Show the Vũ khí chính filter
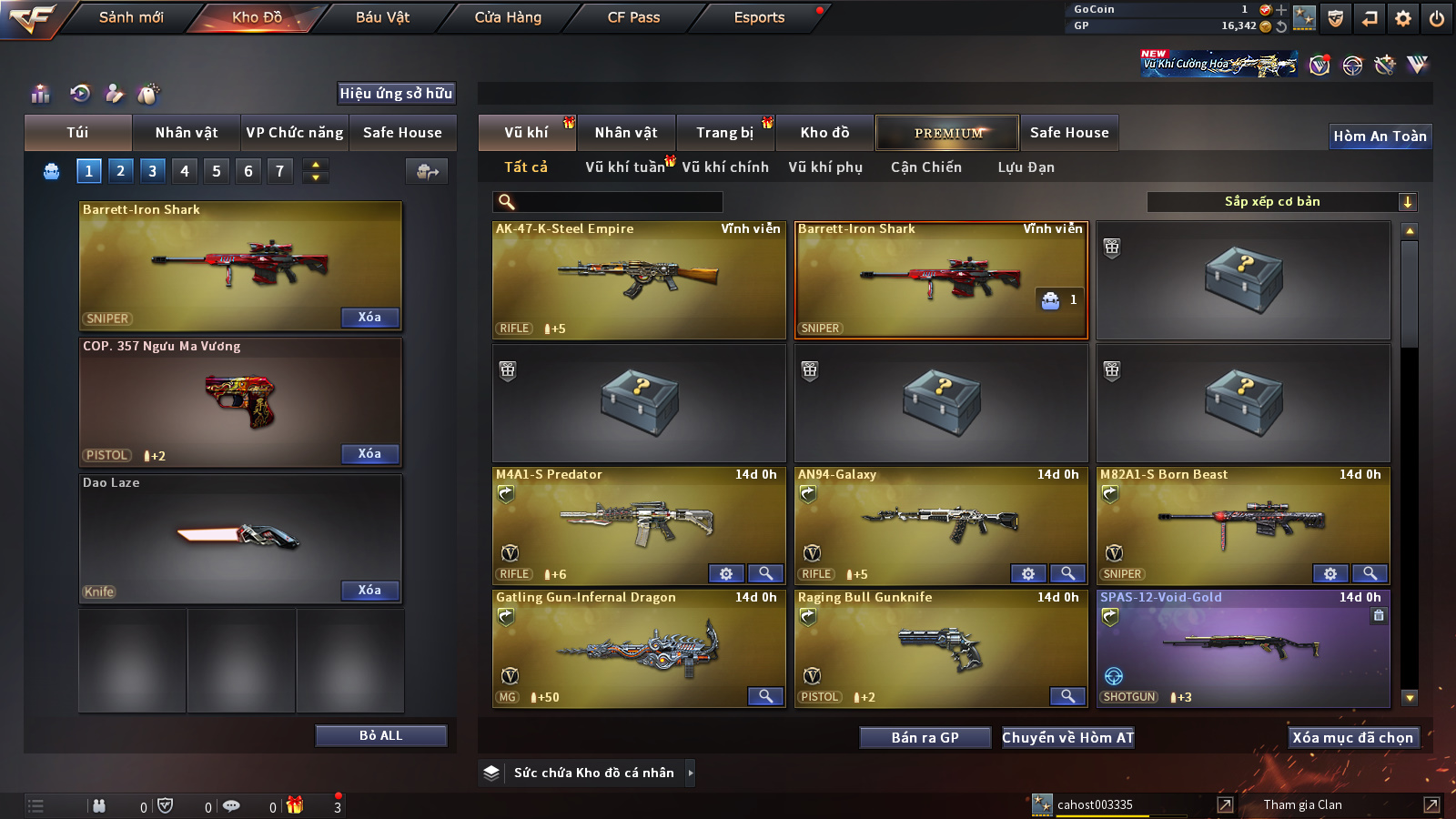This screenshot has width=1456, height=819. (x=724, y=167)
